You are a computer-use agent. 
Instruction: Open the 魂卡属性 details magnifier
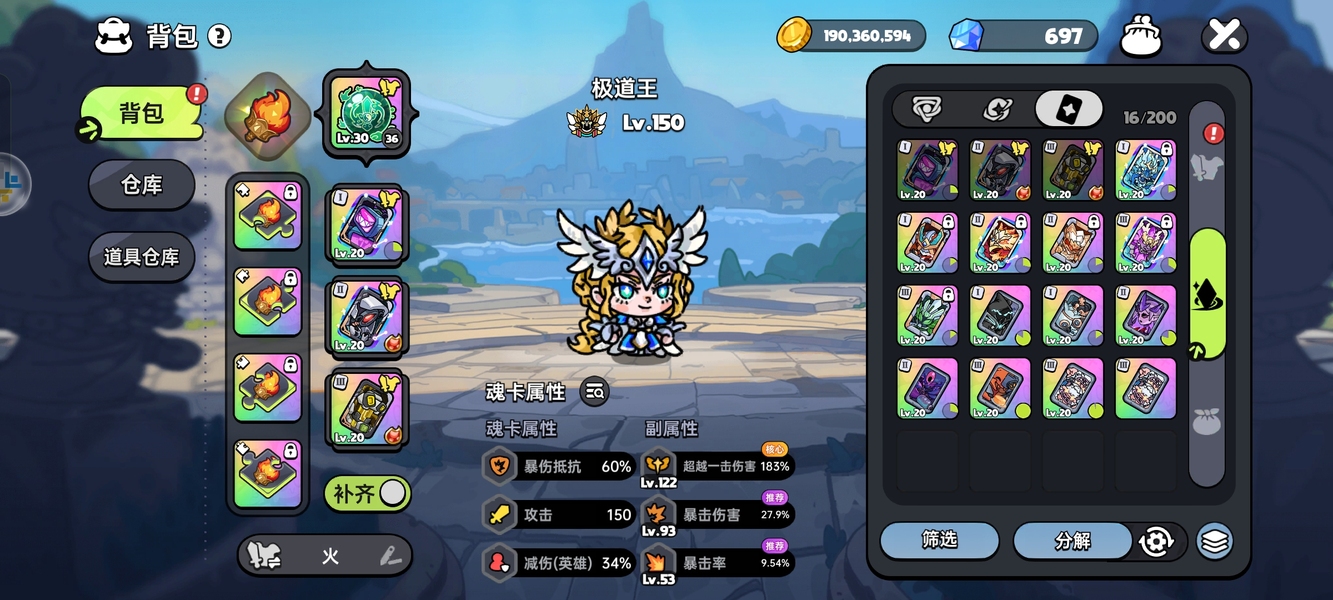pos(594,392)
